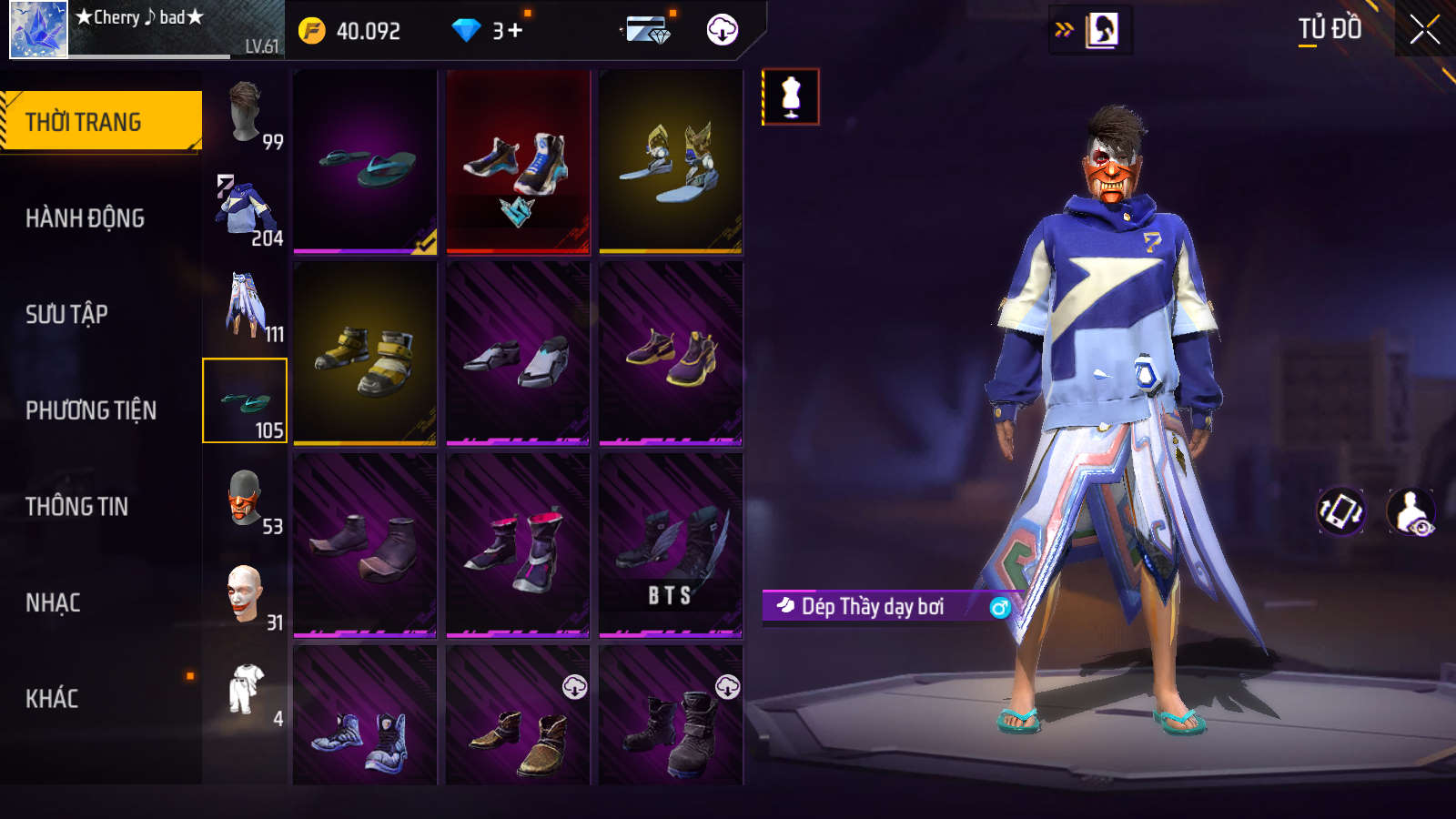Go to the THÔNG TIN tab

[x=76, y=507]
